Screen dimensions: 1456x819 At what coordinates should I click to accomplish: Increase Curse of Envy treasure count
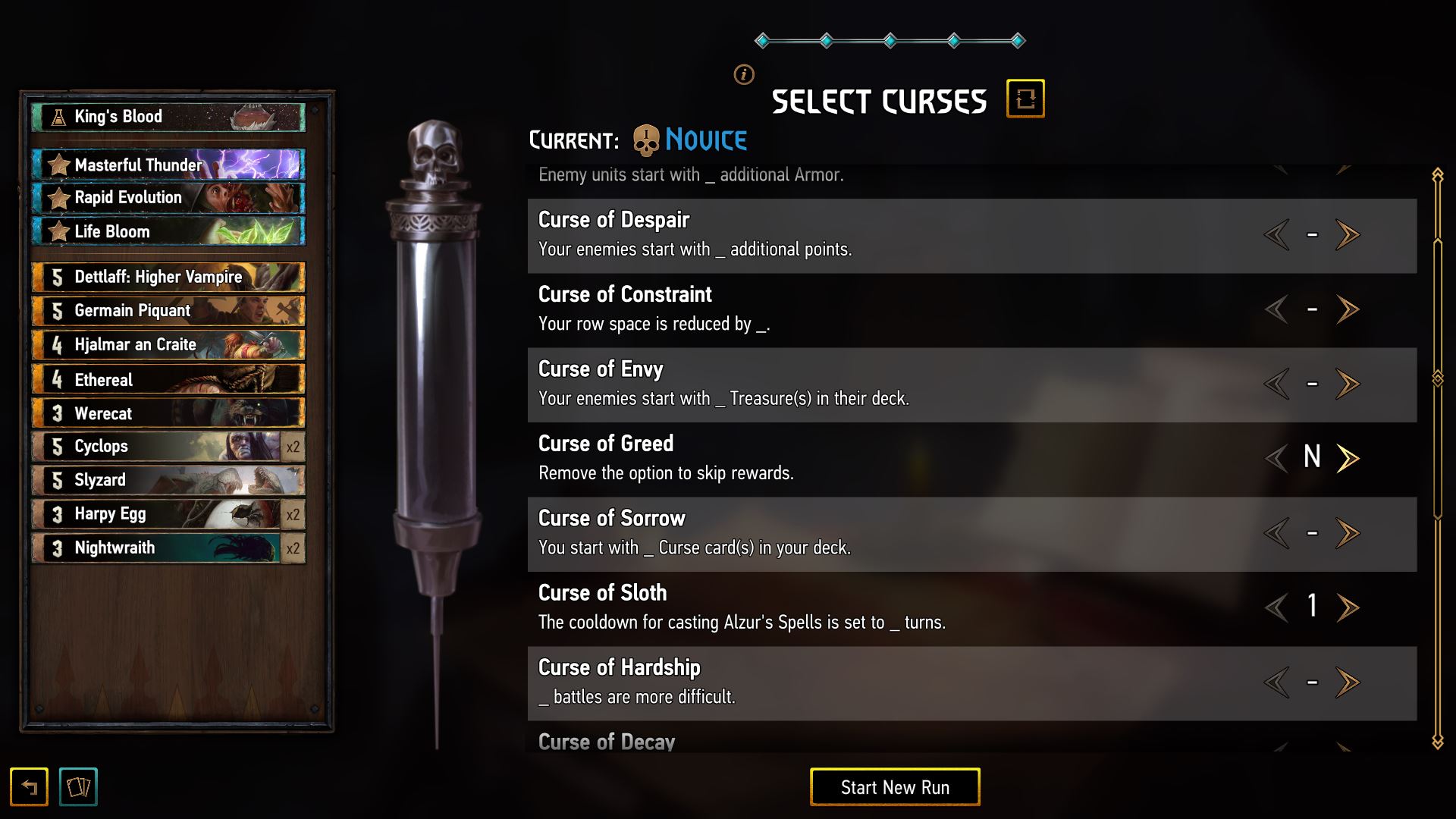(x=1348, y=383)
